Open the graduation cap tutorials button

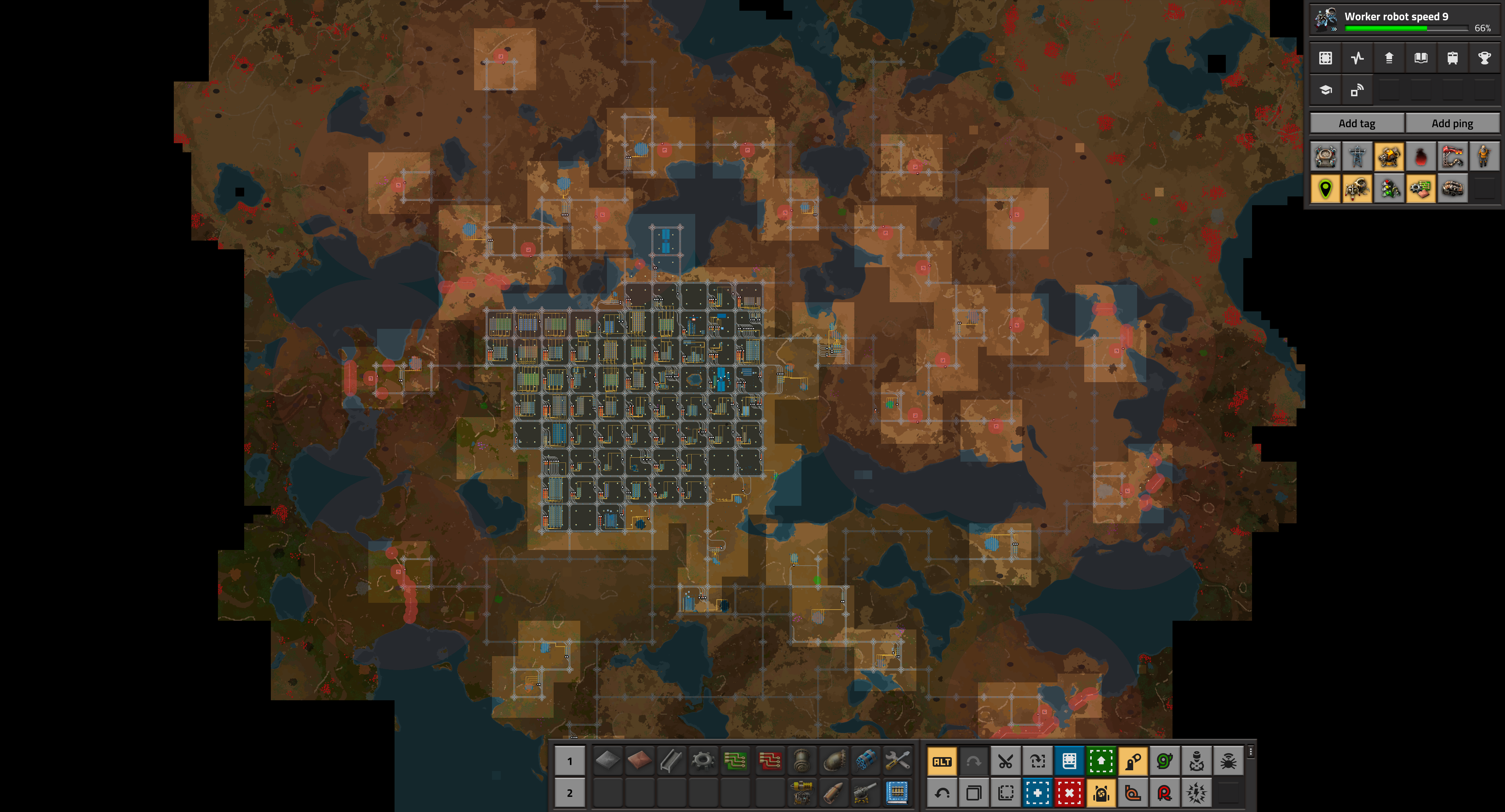coord(1326,90)
